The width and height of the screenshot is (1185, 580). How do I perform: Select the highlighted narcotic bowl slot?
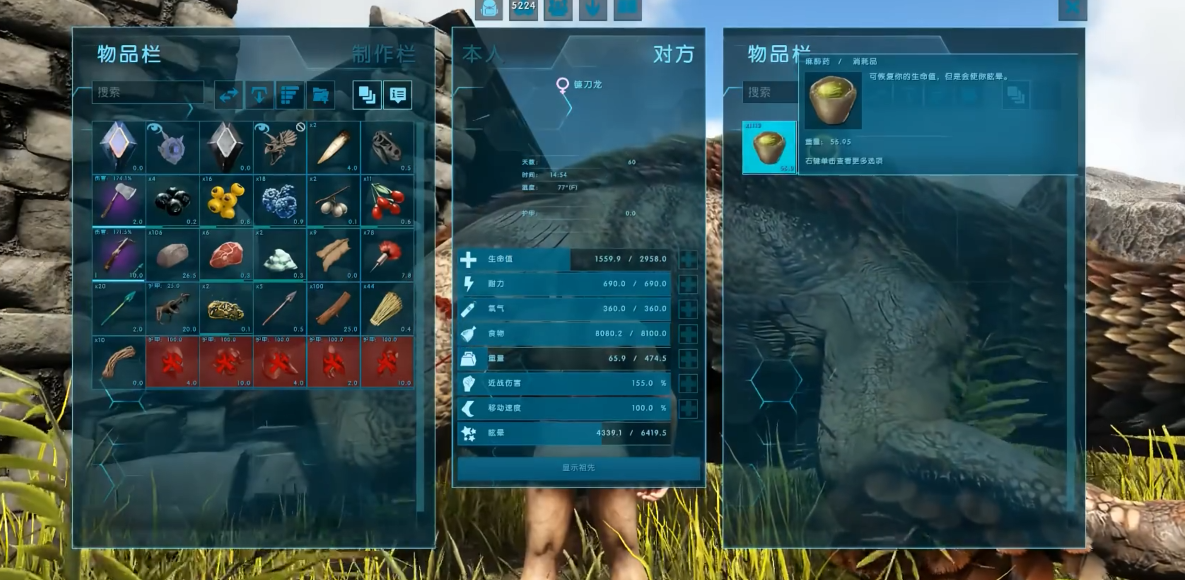pos(769,147)
